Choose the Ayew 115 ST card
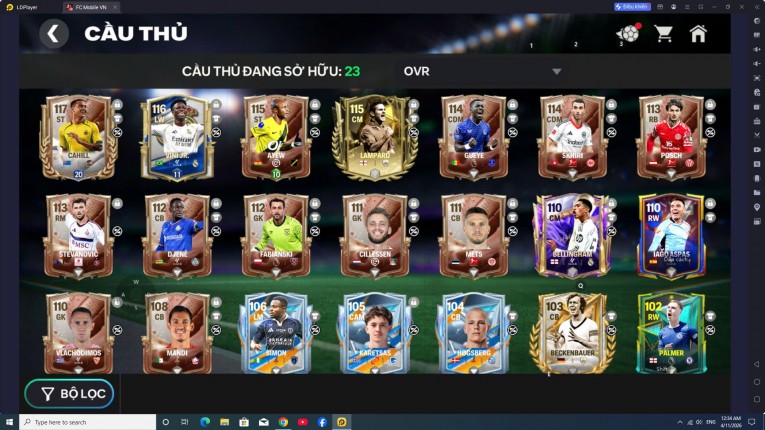This screenshot has width=765, height=430. [275, 137]
